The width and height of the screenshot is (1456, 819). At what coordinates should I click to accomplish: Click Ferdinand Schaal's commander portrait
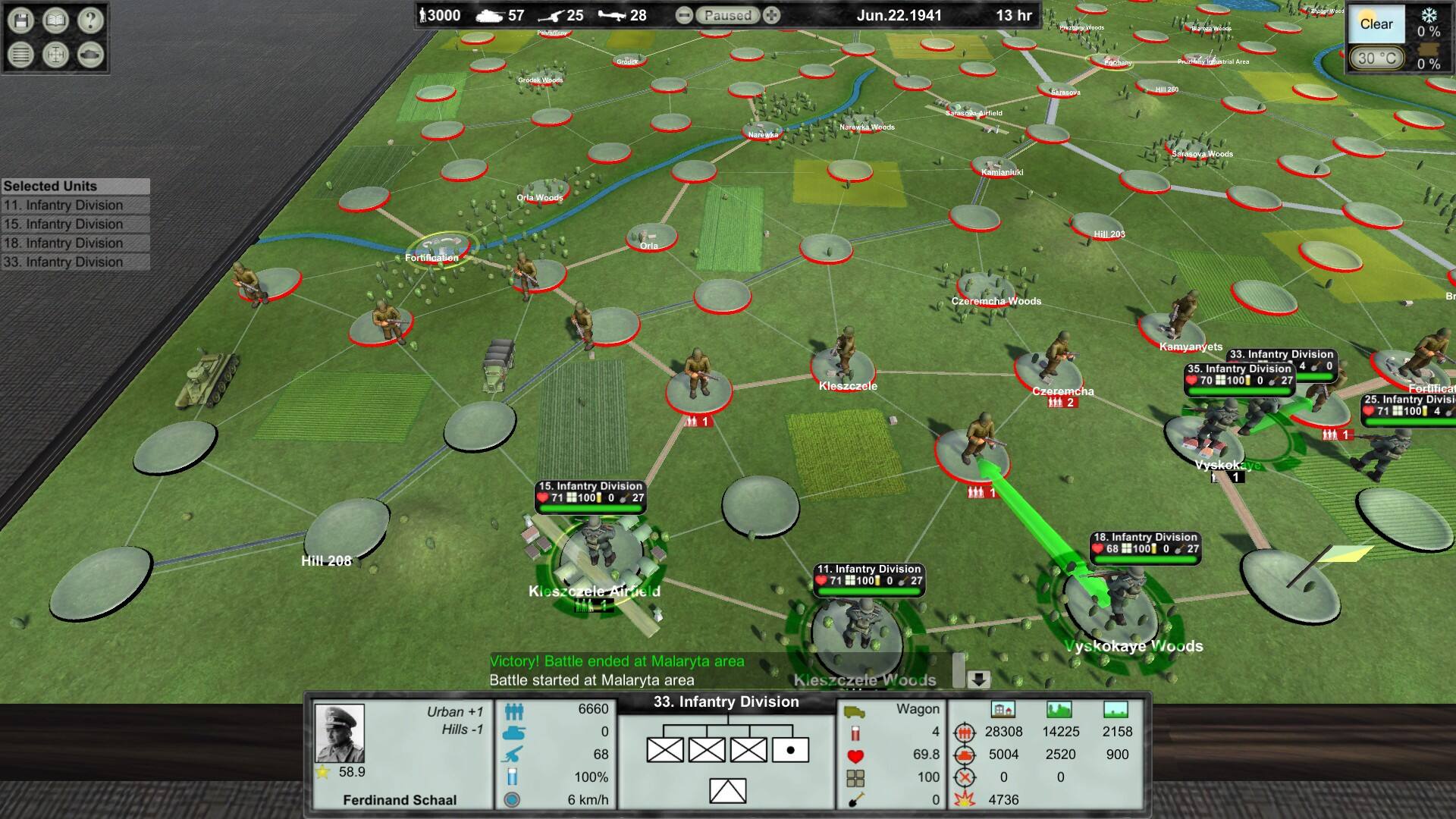340,733
